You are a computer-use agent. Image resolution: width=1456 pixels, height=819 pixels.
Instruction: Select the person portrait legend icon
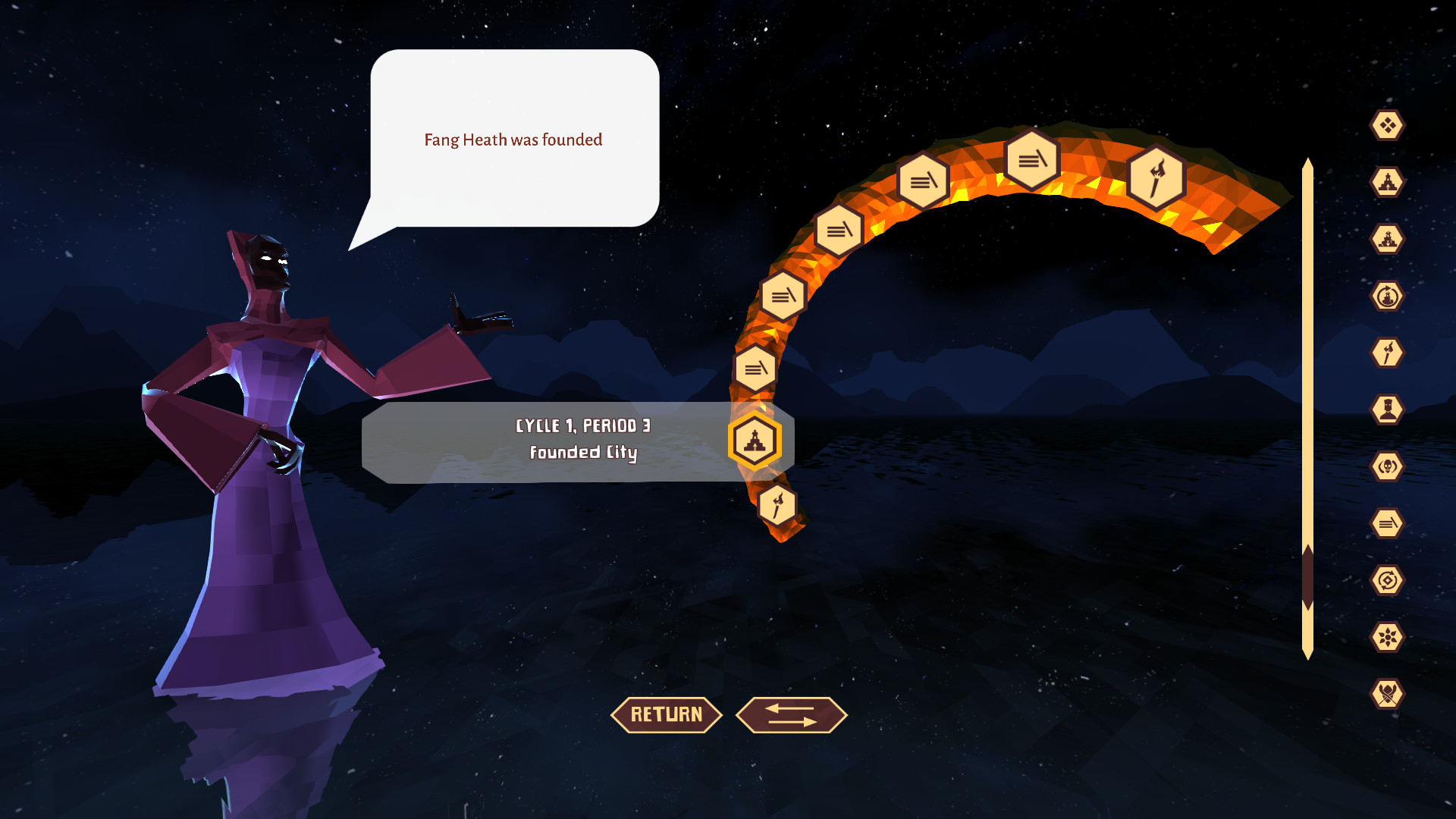tap(1387, 409)
